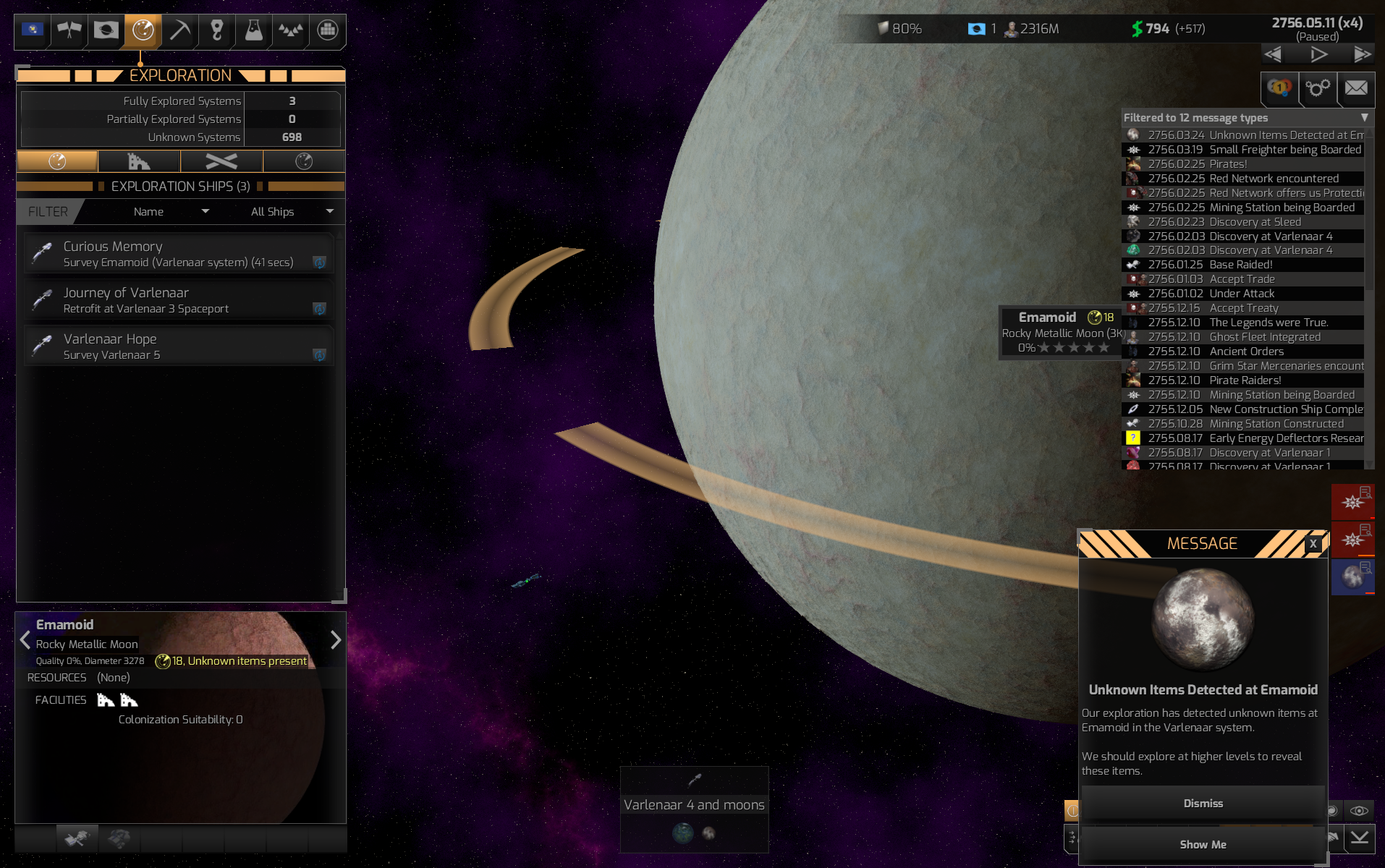Select the Curious Memory exploration ship
Viewport: 1385px width, 868px height.
pyautogui.click(x=179, y=254)
